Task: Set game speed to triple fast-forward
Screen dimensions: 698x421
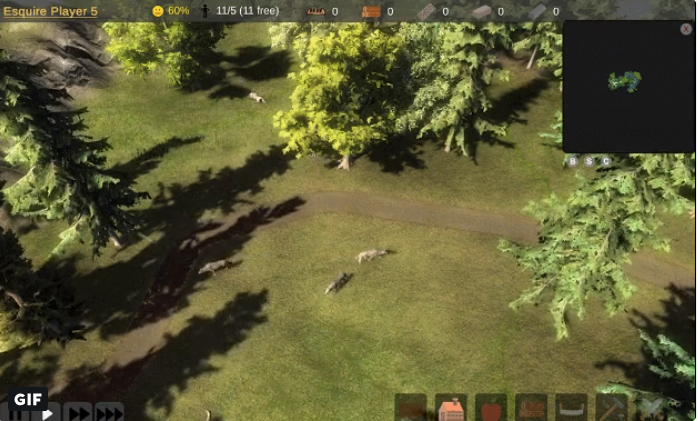Action: tap(108, 413)
